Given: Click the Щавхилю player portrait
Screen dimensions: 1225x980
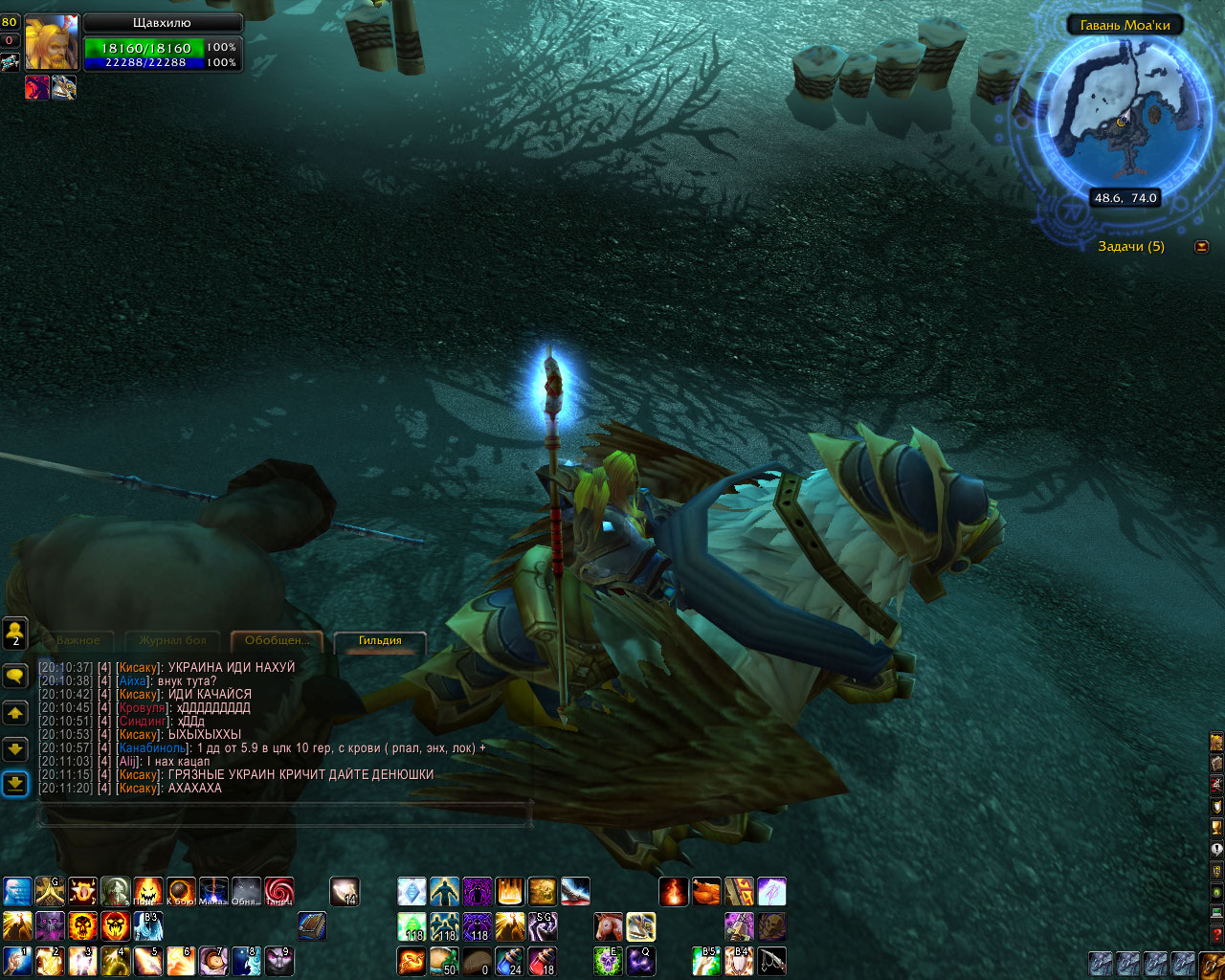Looking at the screenshot, I should [x=51, y=42].
